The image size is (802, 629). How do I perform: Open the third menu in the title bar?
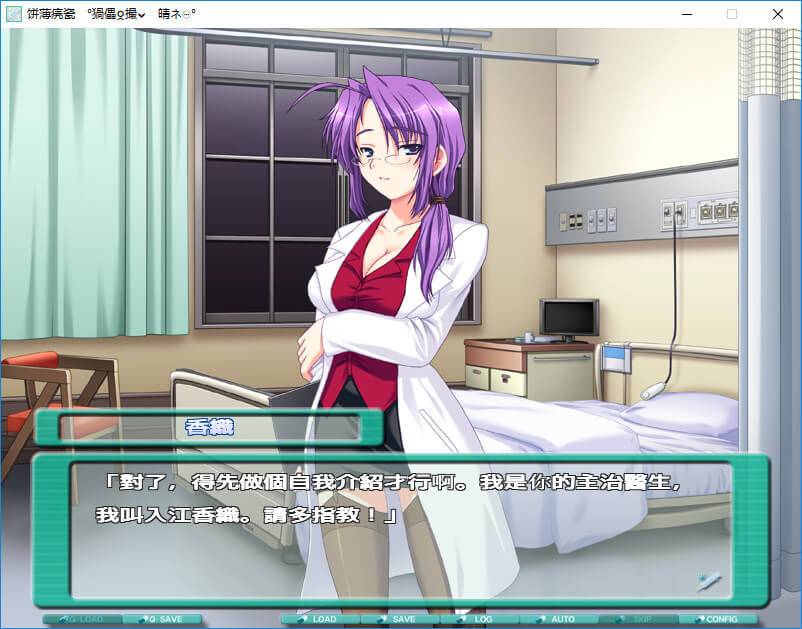(x=176, y=14)
